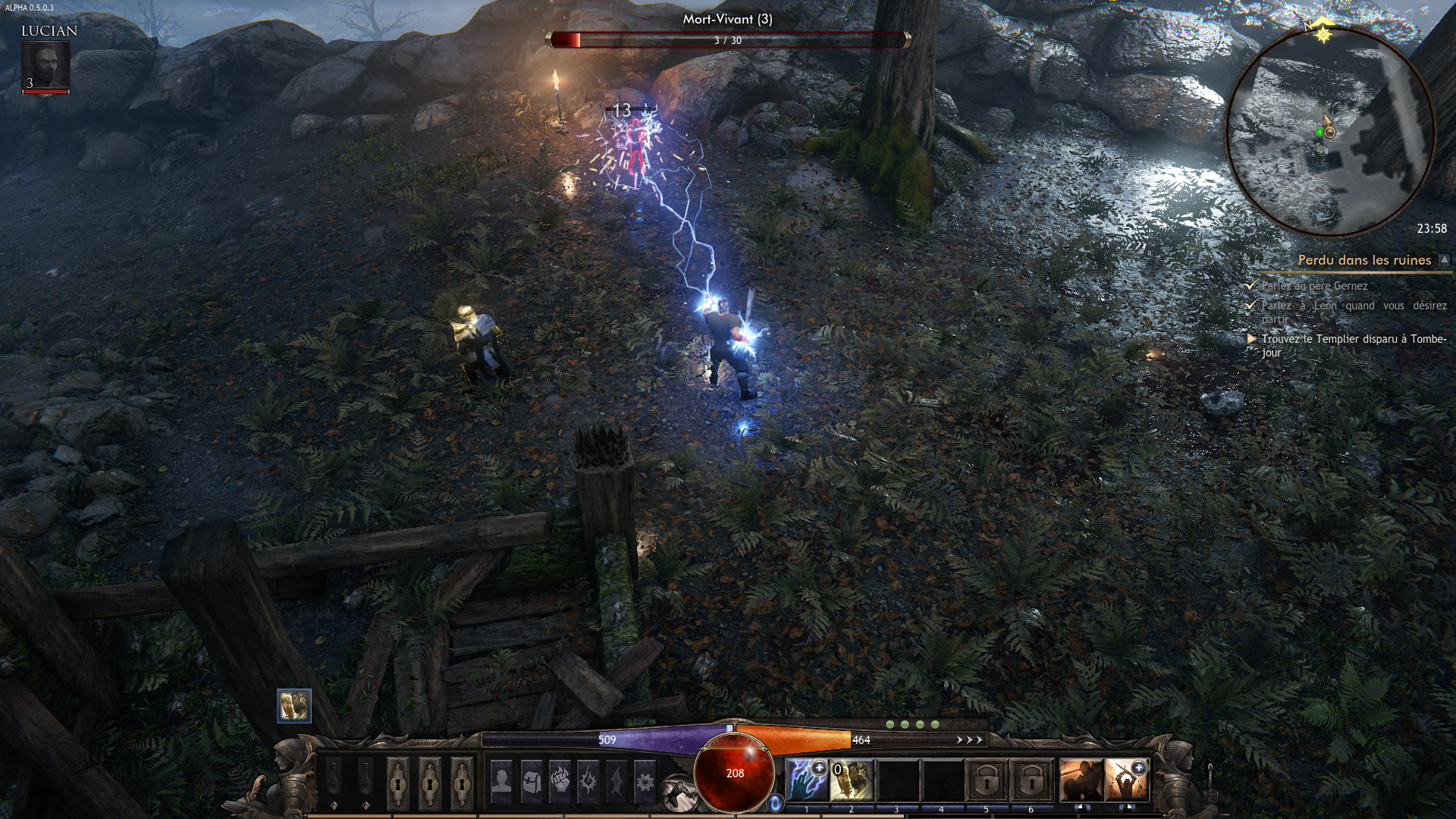Activate the lightning hand spell
1456x819 pixels.
[806, 780]
